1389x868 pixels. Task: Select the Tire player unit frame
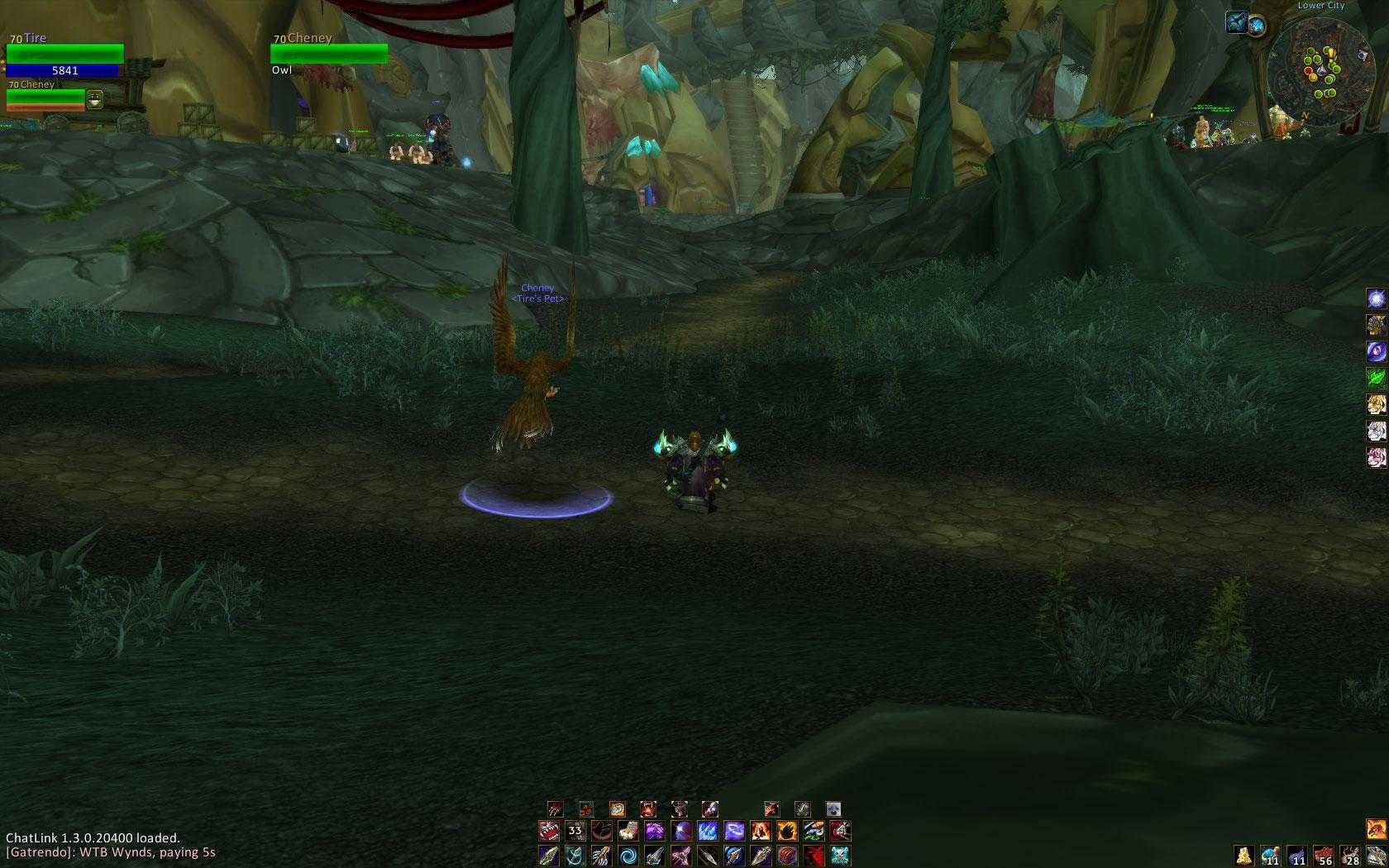coord(64,55)
